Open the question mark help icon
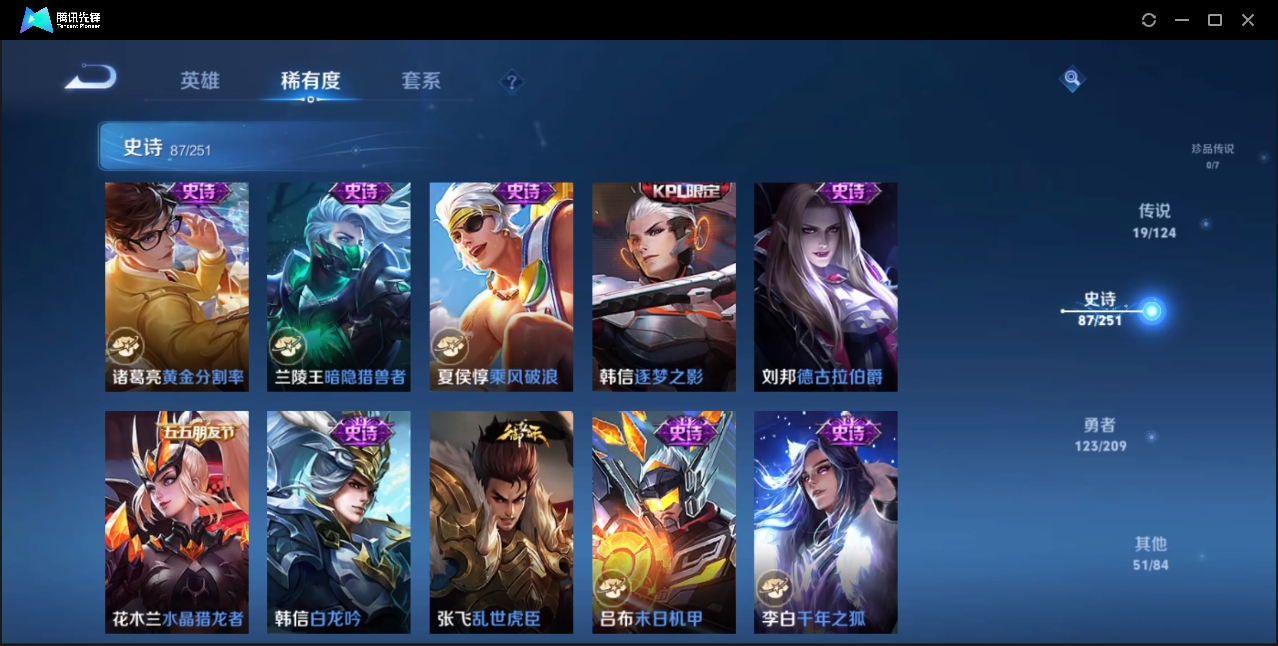This screenshot has width=1278, height=646. 512,82
